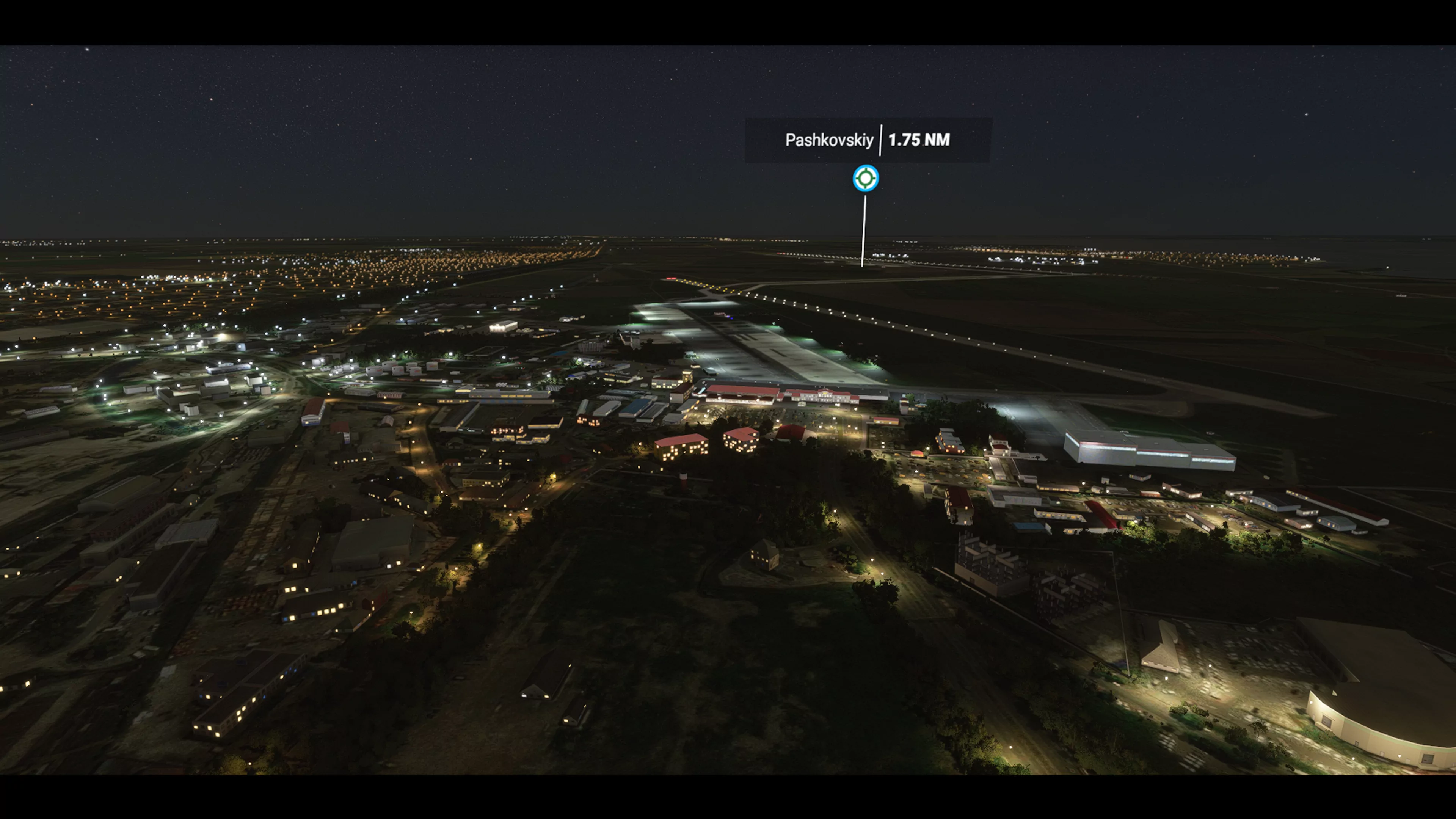Viewport: 1456px width, 819px height.
Task: Select the Pashkovskiy point-of-interest marker icon
Action: tap(865, 179)
